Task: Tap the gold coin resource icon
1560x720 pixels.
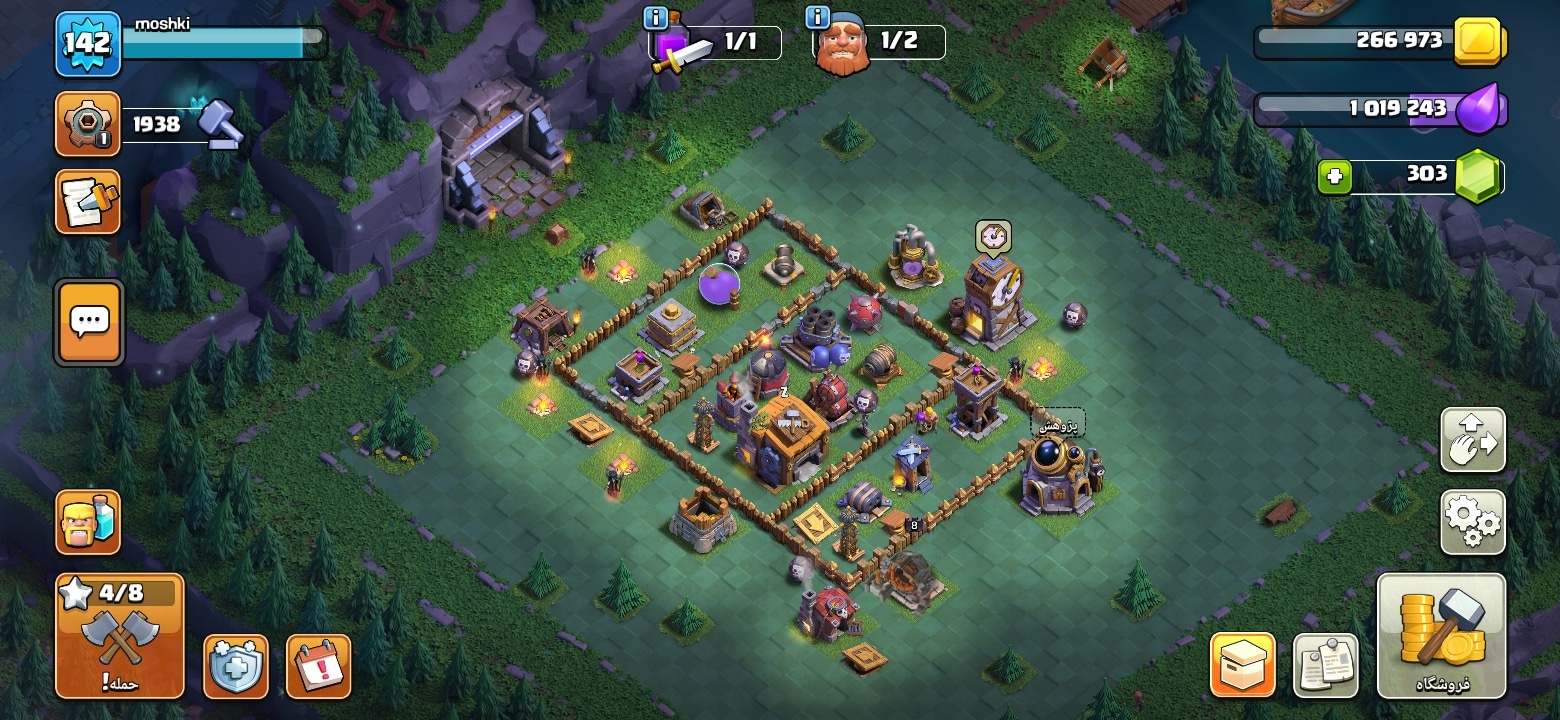Action: pos(1478,41)
